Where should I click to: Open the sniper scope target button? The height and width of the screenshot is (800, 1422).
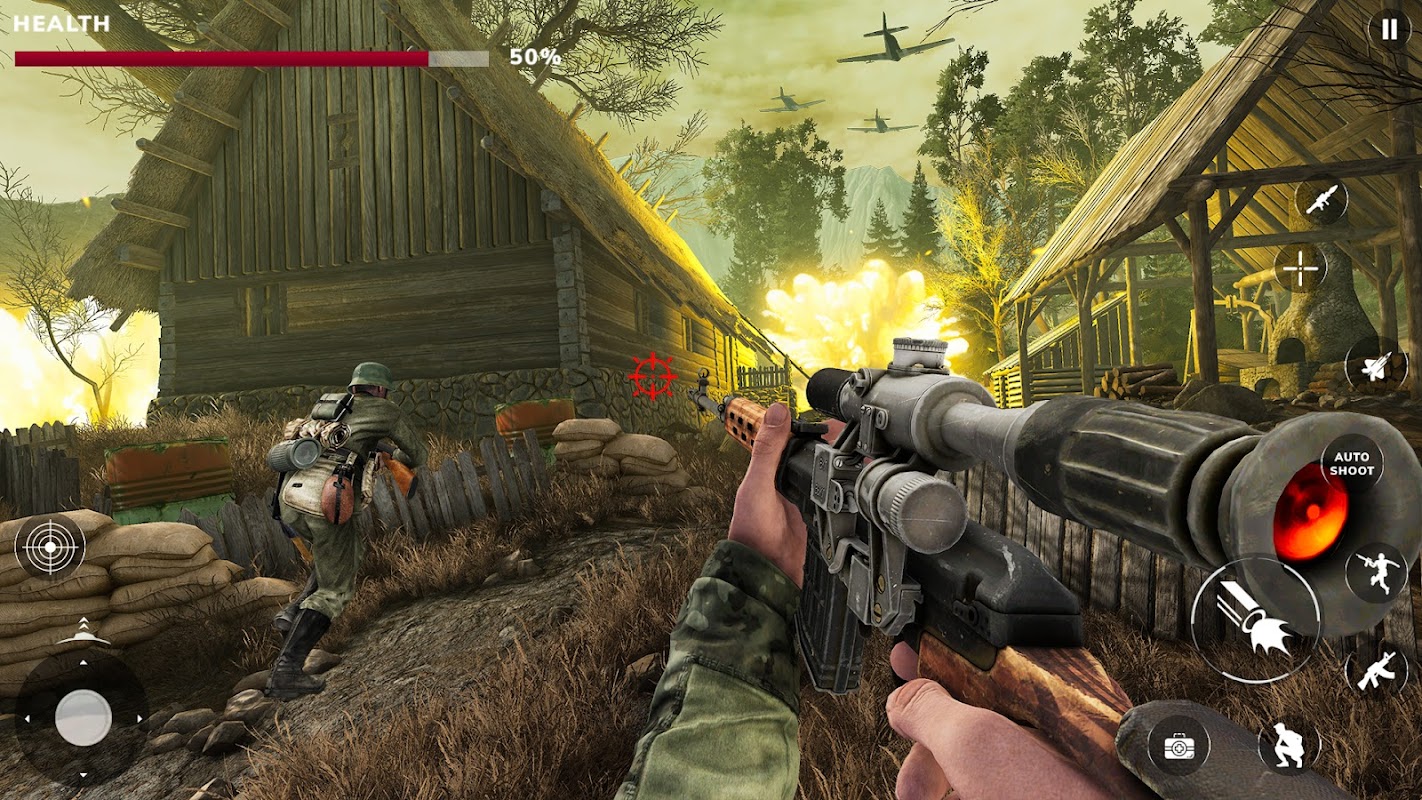(x=50, y=545)
